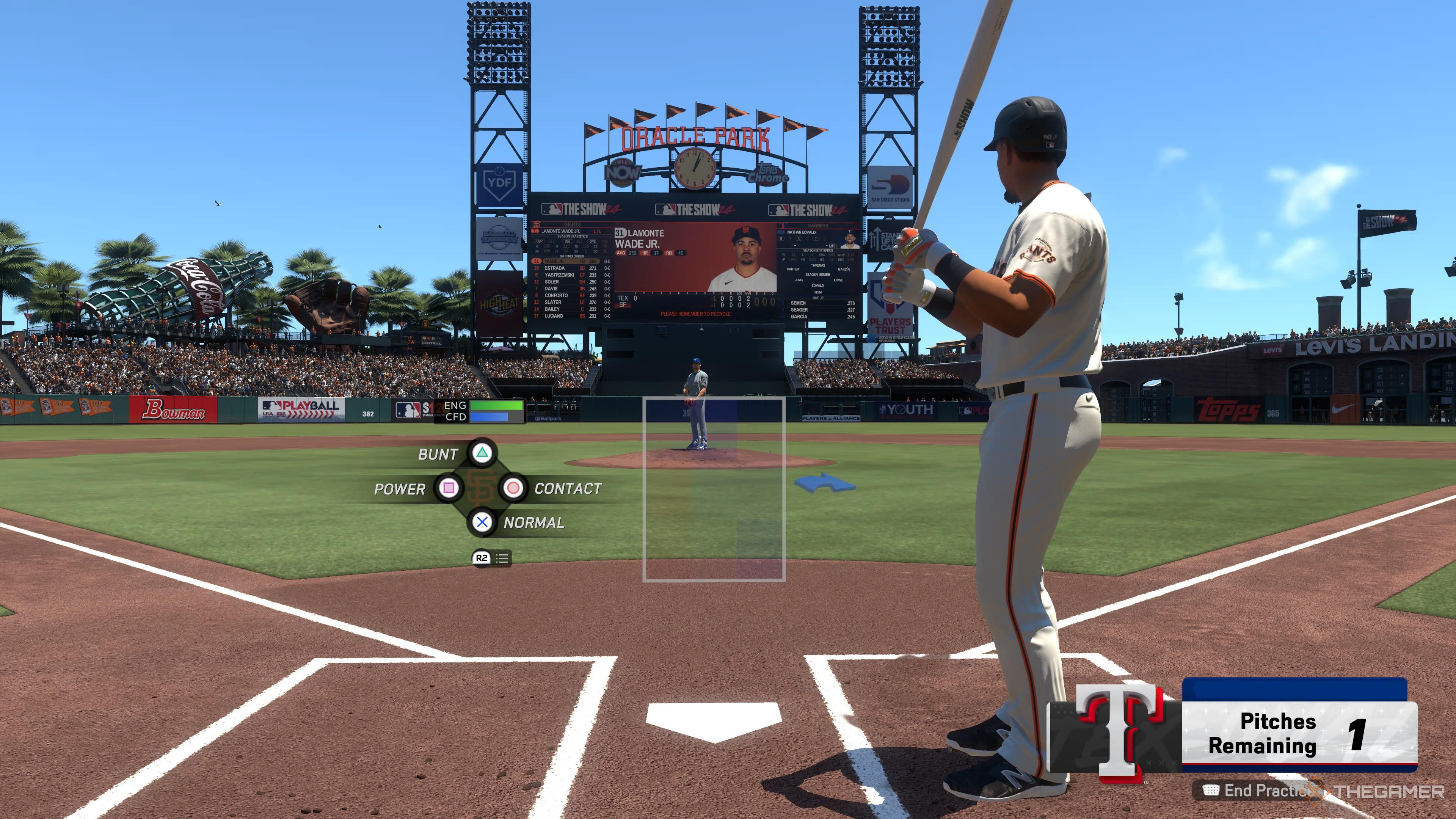This screenshot has width=1456, height=819.
Task: Choose the Power swing option
Action: tap(449, 488)
